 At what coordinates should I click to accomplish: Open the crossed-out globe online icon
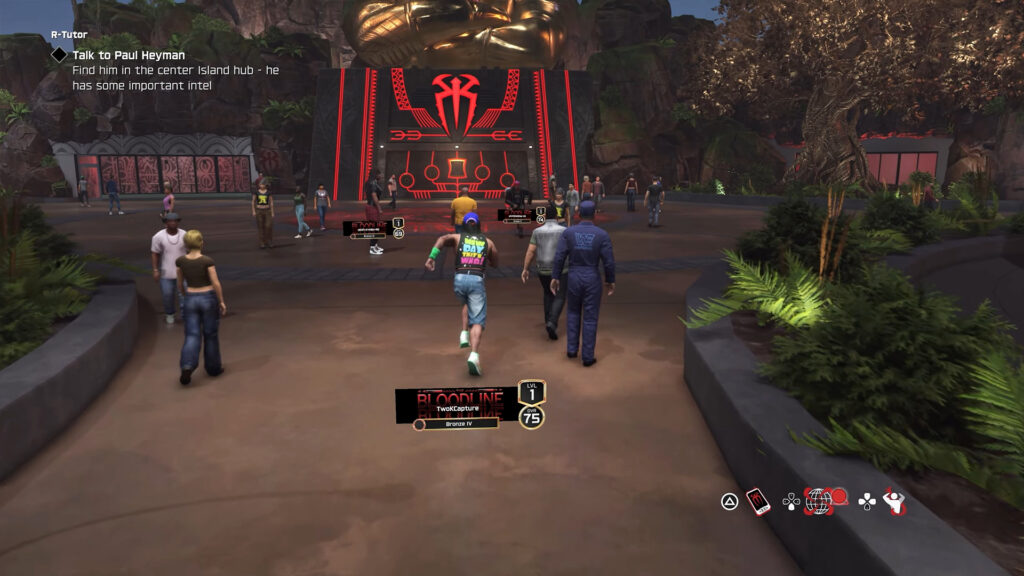pos(819,501)
